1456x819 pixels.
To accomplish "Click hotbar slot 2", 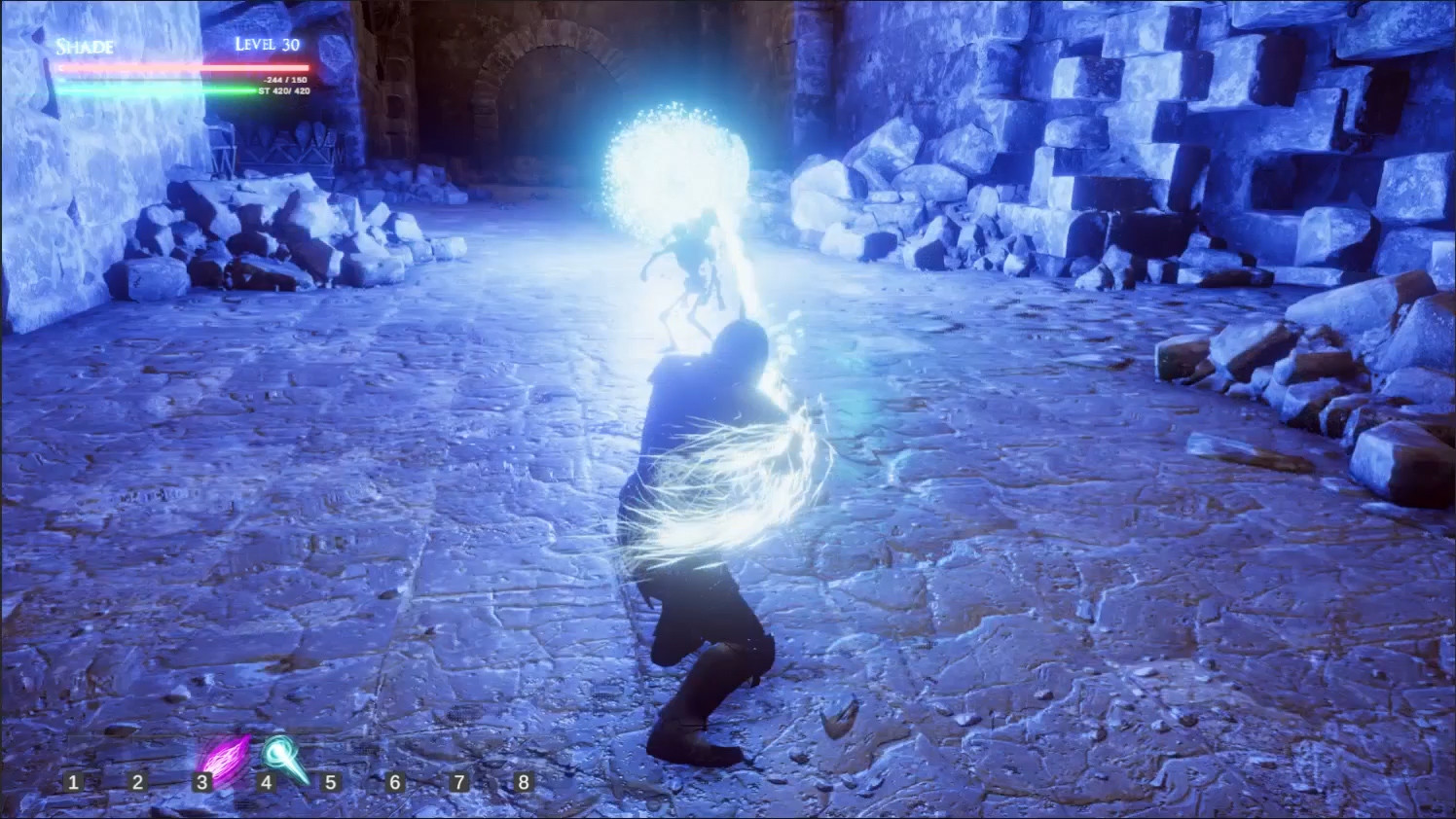I will [137, 780].
